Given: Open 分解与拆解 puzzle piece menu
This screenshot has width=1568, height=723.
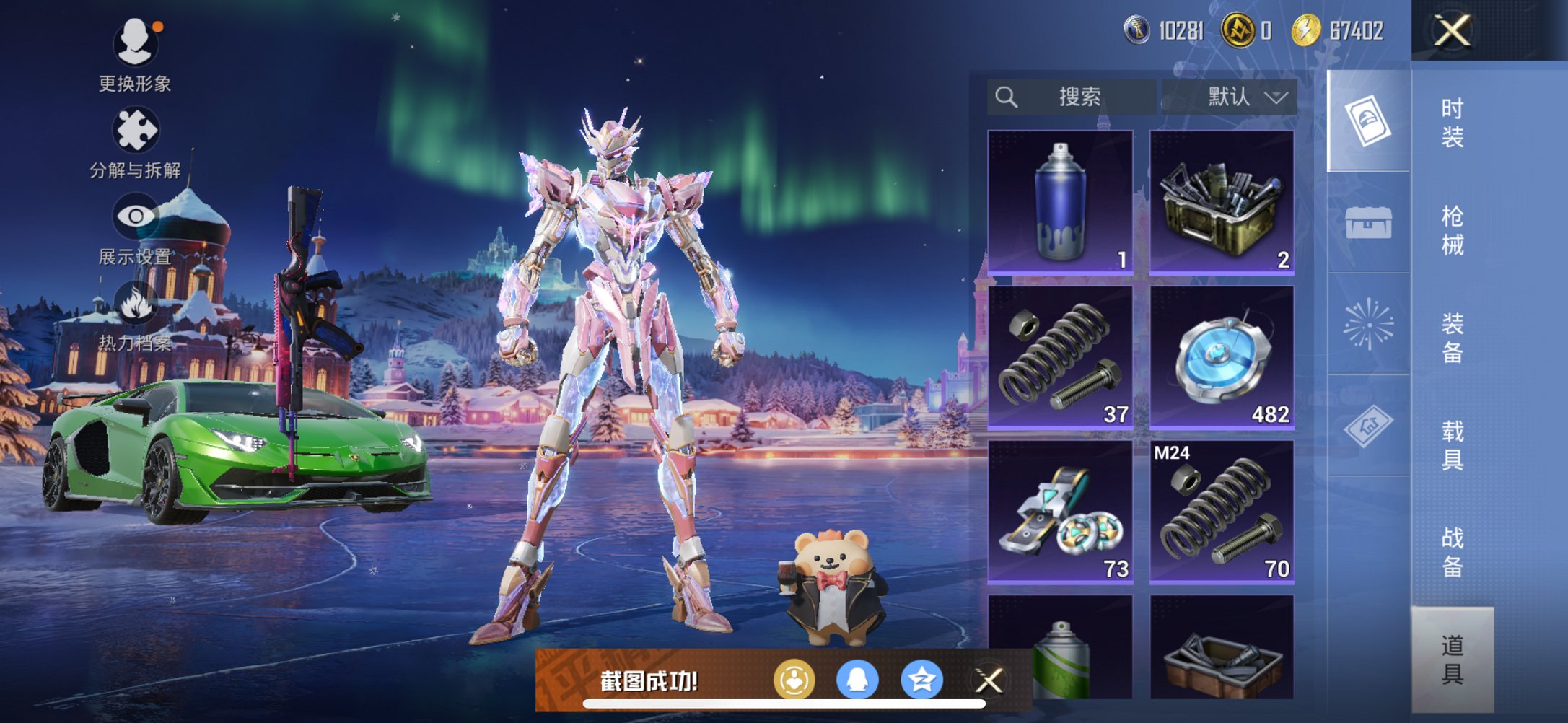Looking at the screenshot, I should (135, 131).
